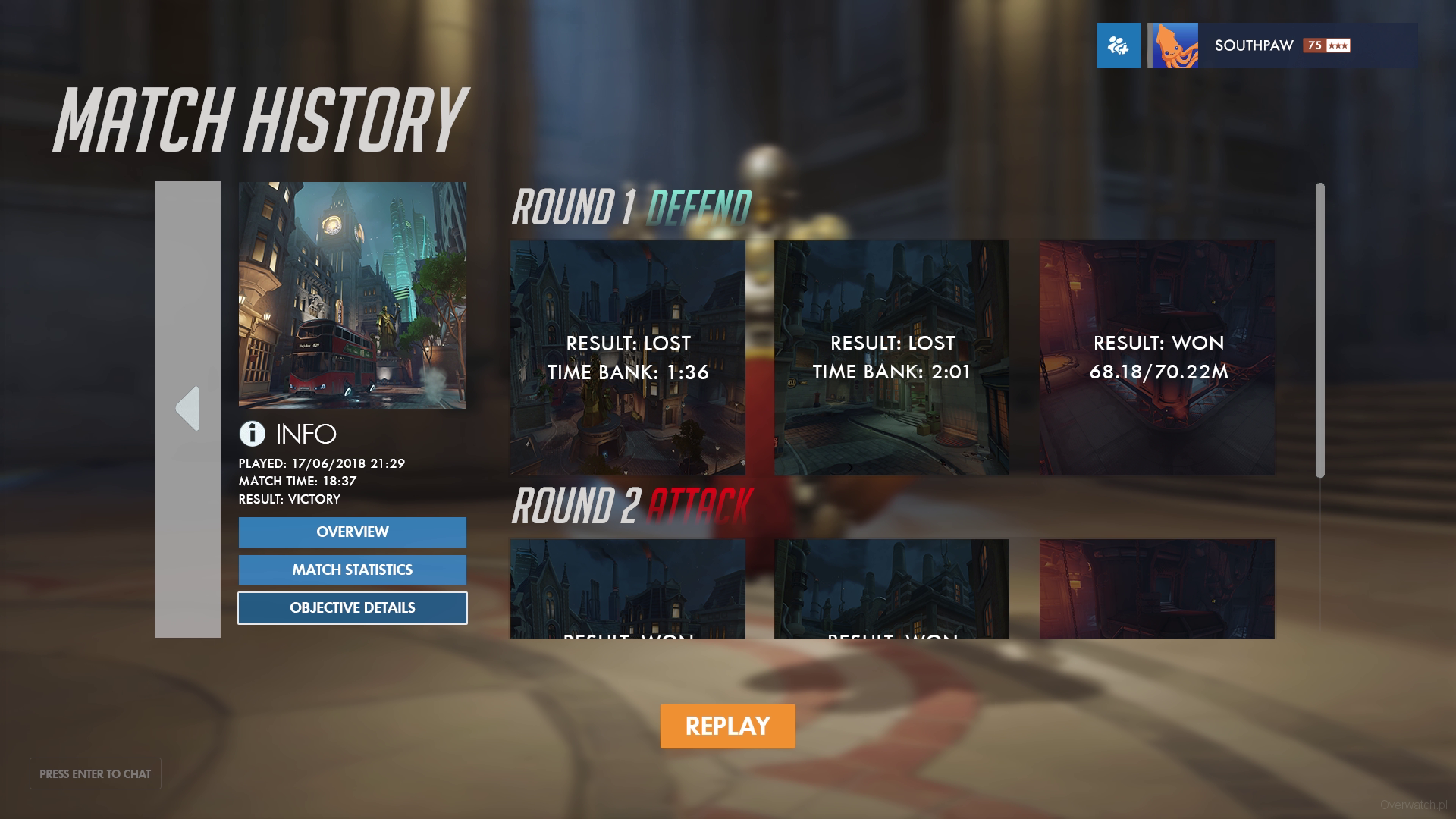Screen dimensions: 1456x819
Task: Open the Overview section
Action: 352,532
